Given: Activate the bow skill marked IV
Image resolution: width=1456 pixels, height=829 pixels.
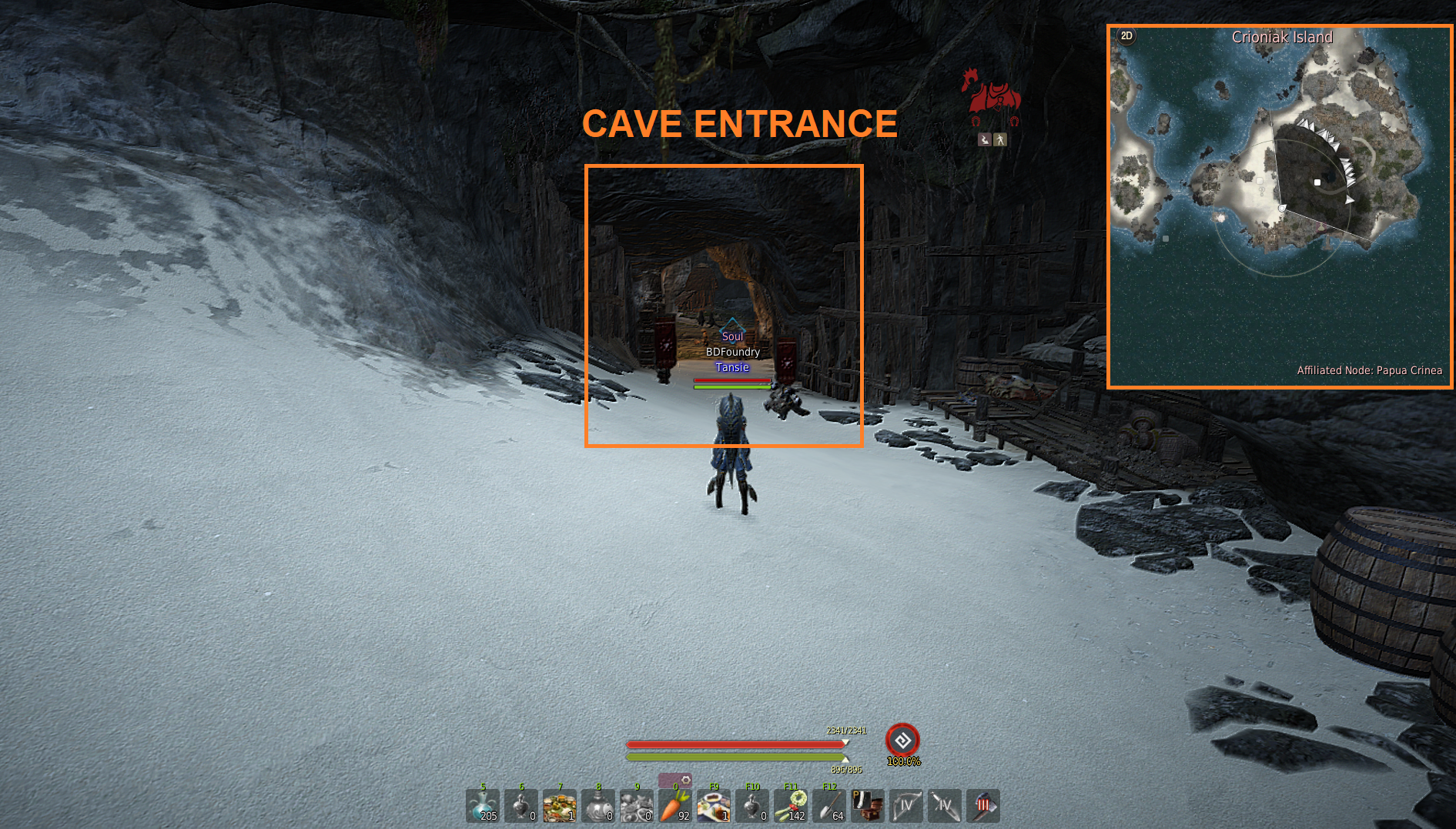Looking at the screenshot, I should click(x=906, y=806).
